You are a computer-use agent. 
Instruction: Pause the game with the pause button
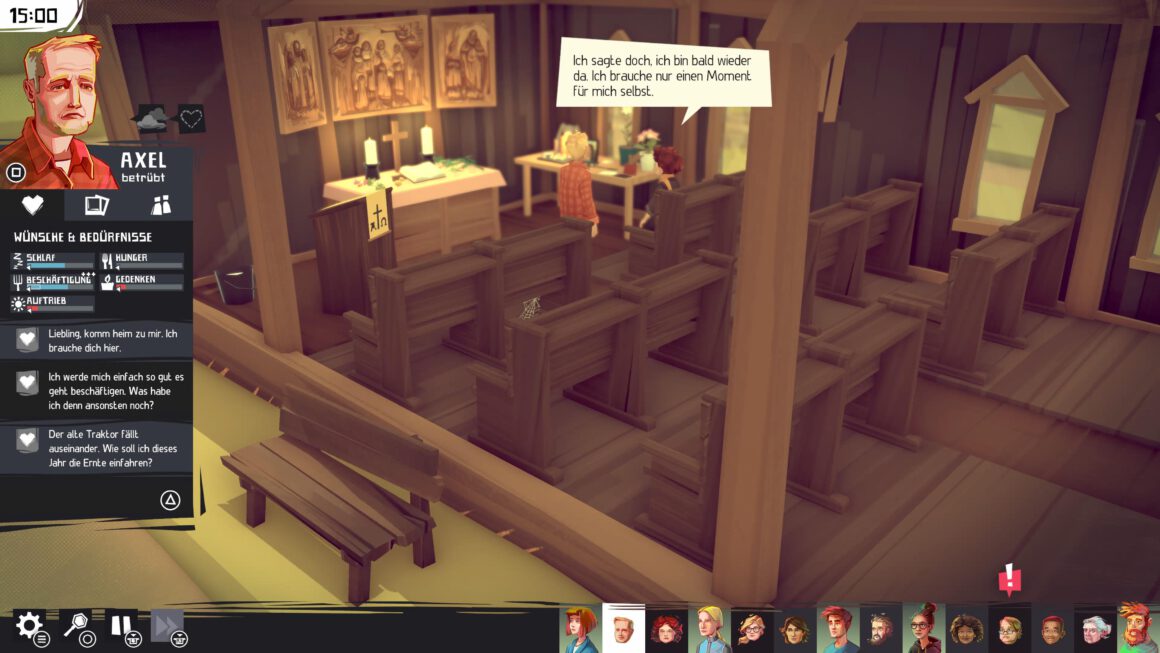(x=122, y=626)
